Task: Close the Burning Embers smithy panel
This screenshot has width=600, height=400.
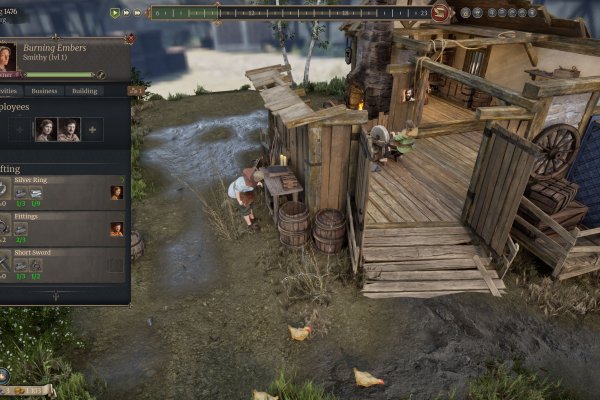Action: [x=129, y=39]
